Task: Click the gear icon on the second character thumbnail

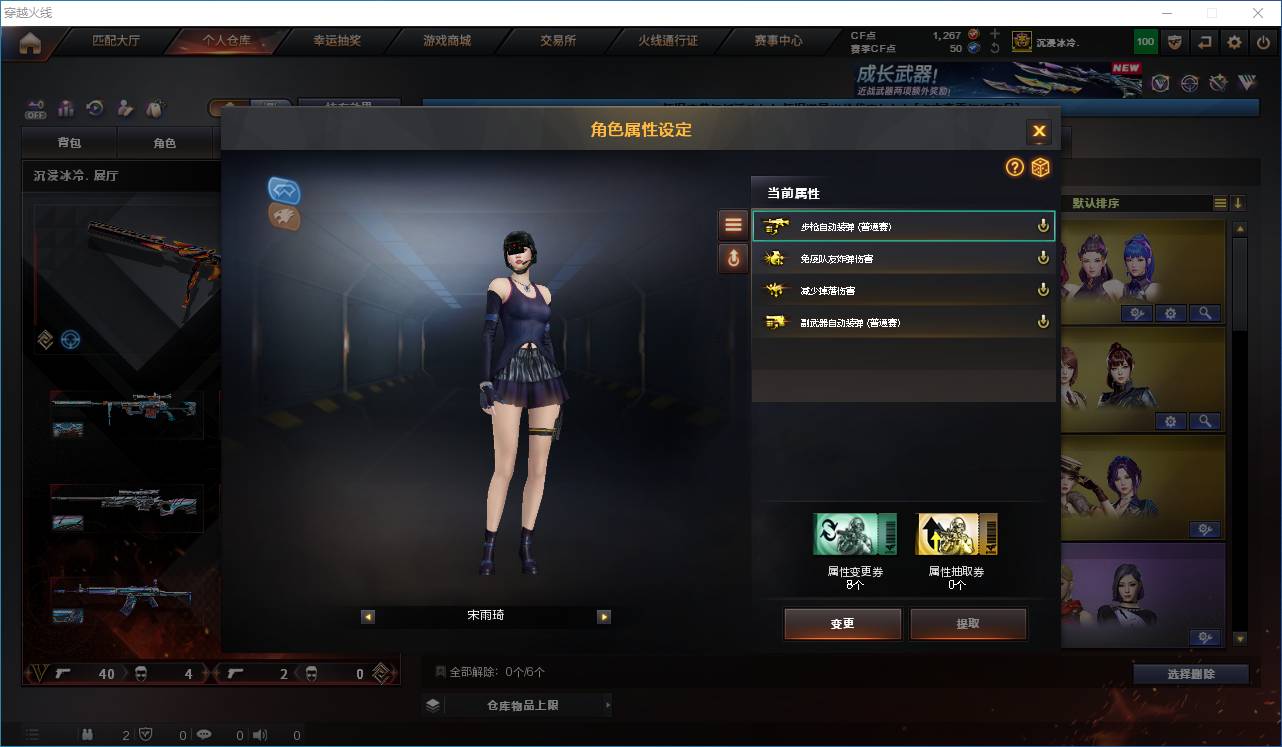Action: click(1170, 421)
